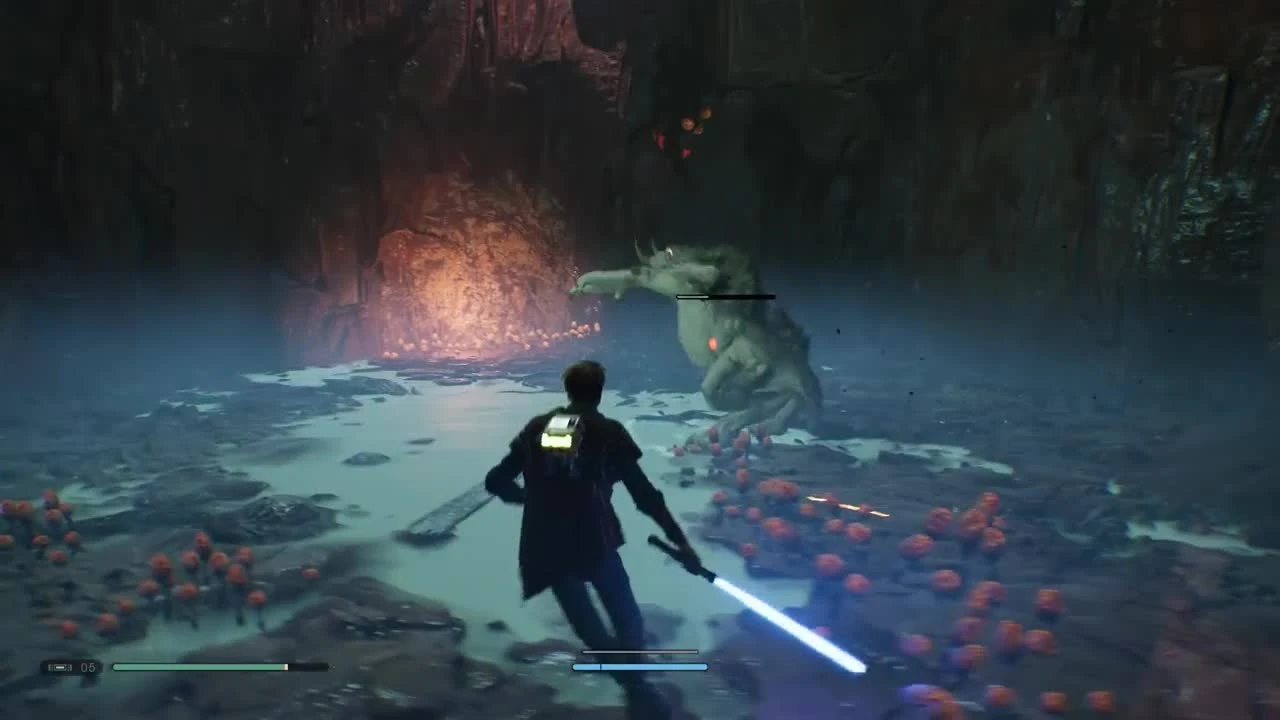Image resolution: width=1280 pixels, height=720 pixels.
Task: Click the empty gray bar above the Force meter
Action: [640, 652]
